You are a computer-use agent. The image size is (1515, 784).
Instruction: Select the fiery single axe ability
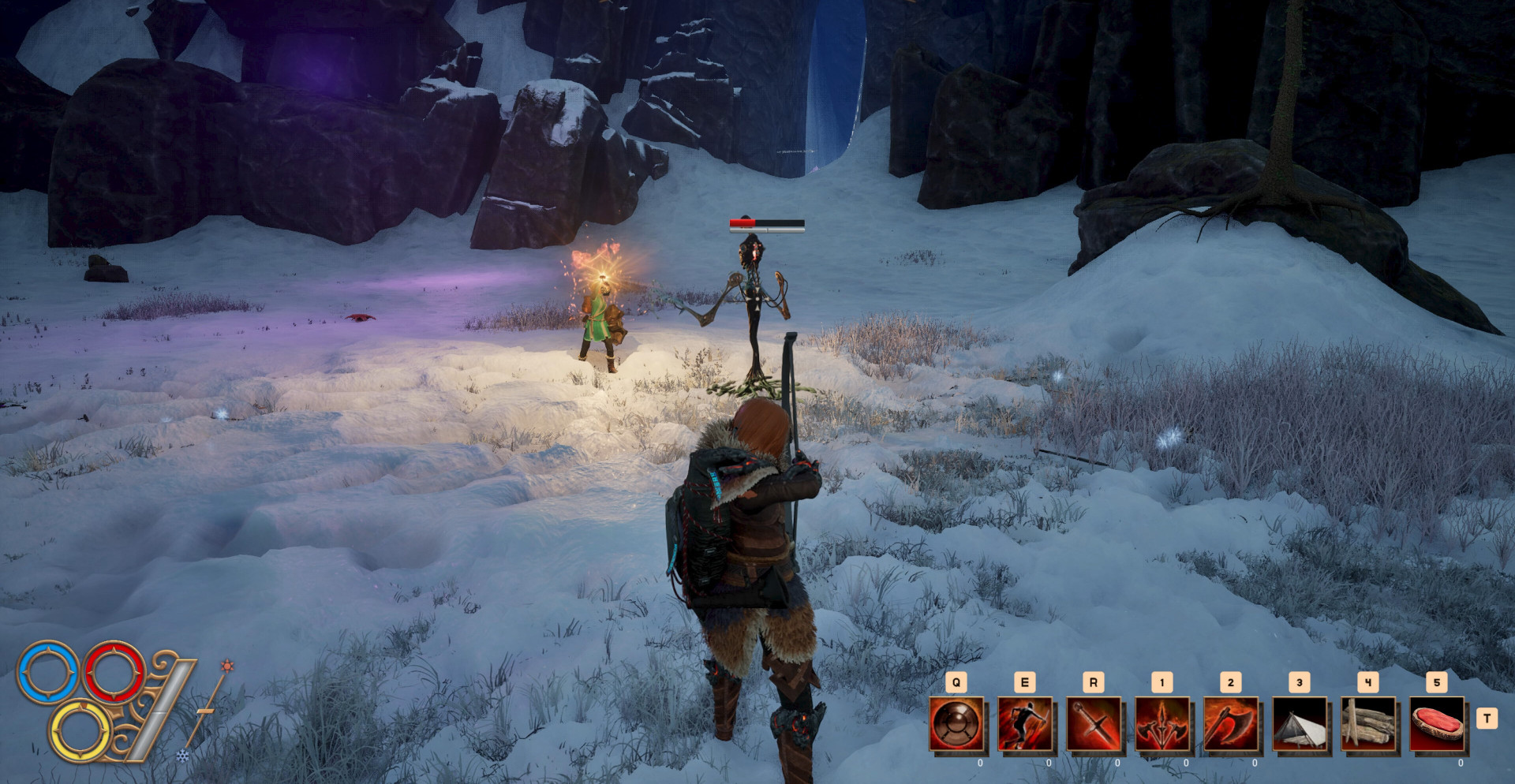point(1232,724)
